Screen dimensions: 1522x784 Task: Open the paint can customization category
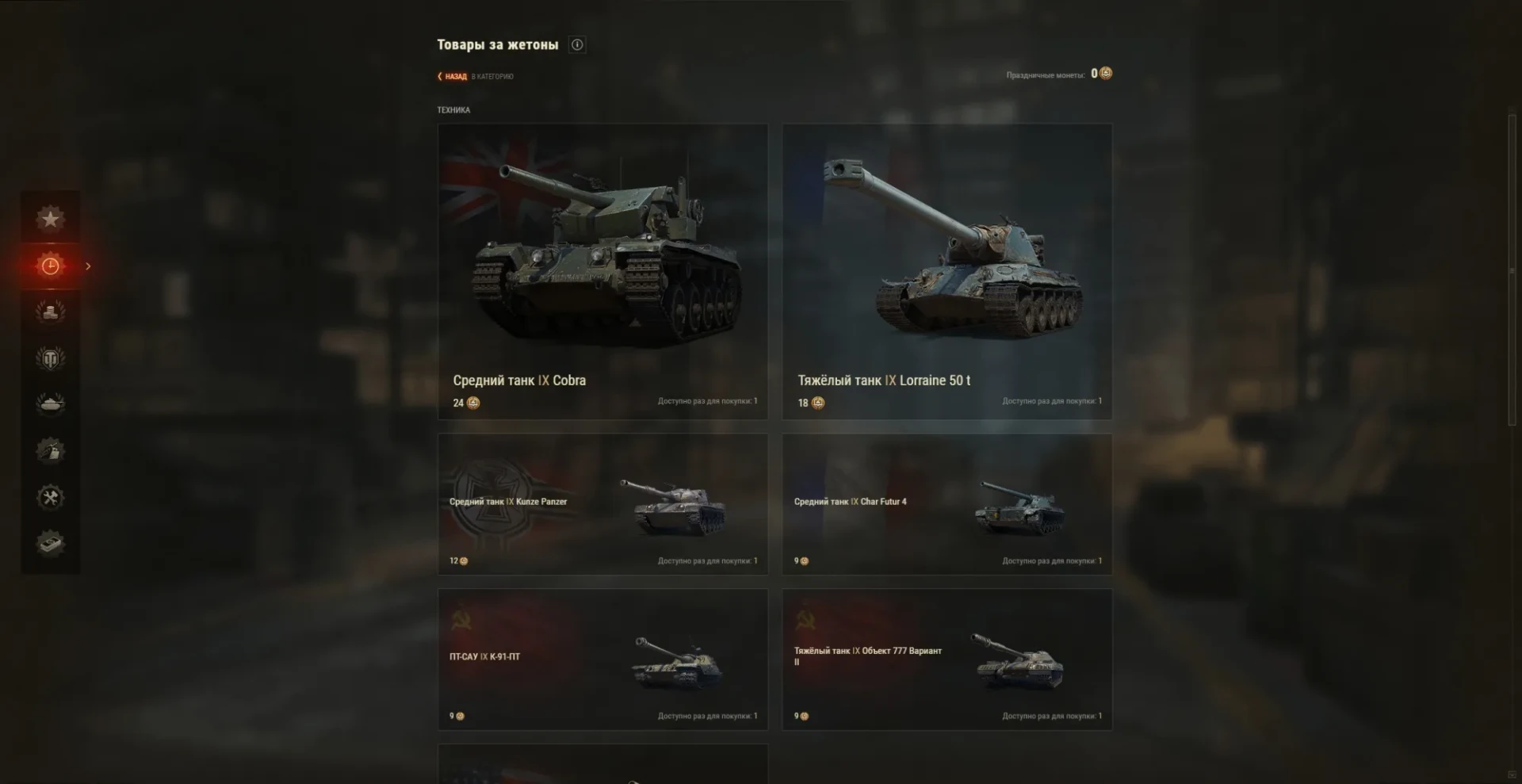click(50, 451)
